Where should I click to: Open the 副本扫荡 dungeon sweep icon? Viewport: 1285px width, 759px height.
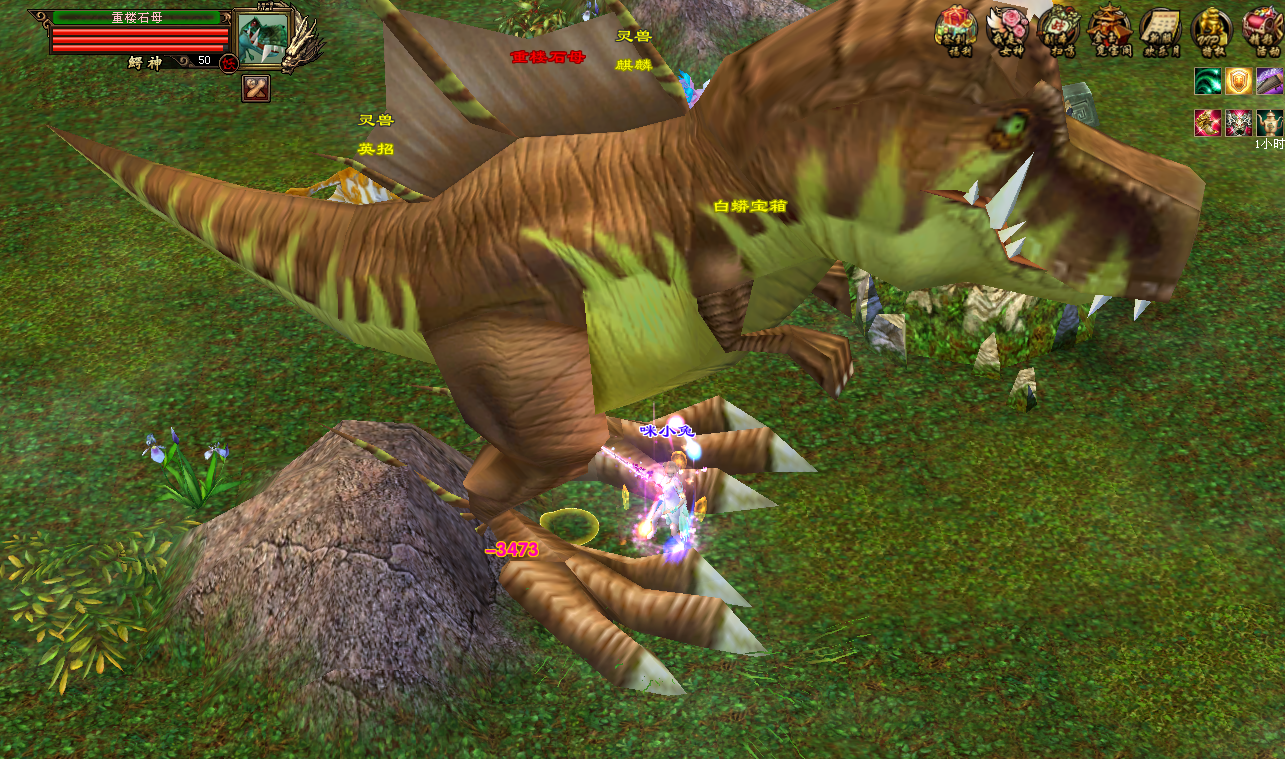(1058, 28)
